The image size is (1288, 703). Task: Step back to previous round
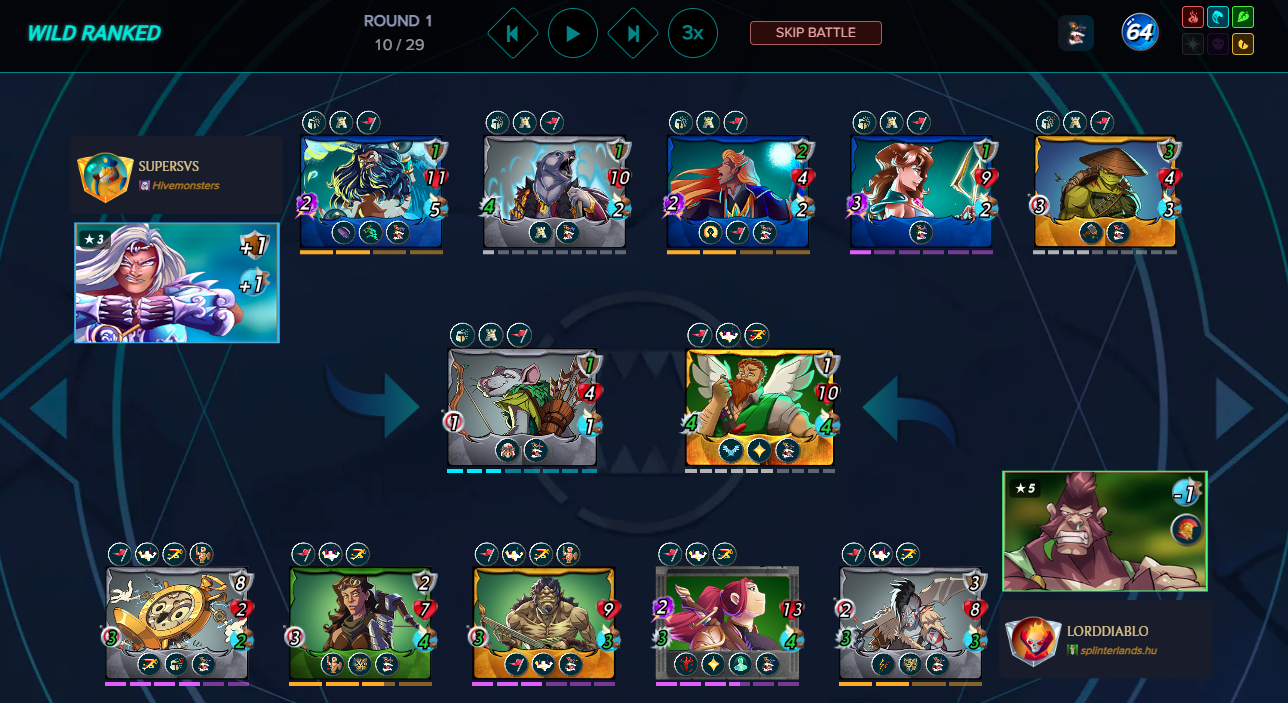tap(512, 33)
